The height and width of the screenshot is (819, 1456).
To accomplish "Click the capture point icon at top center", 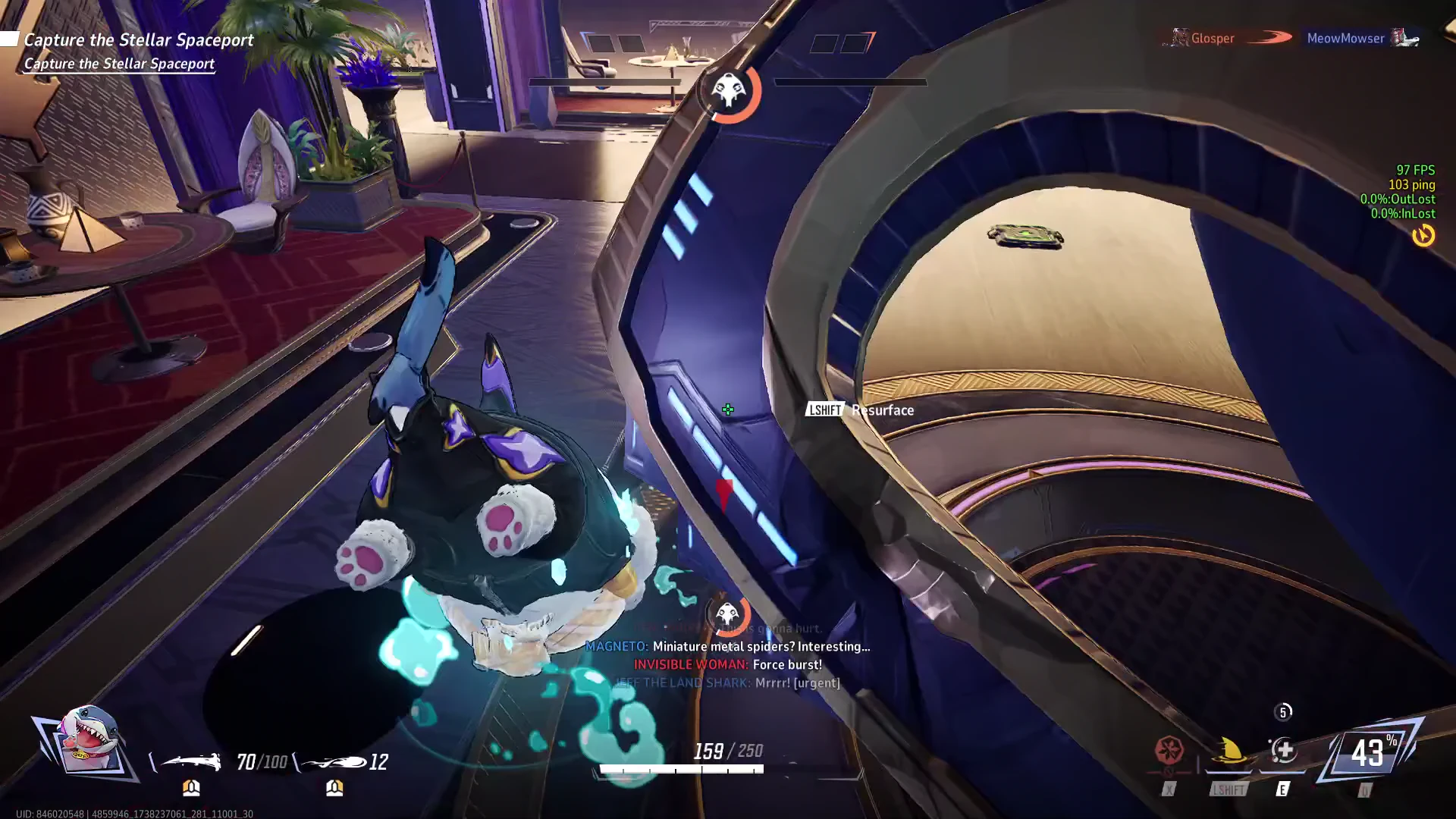I will point(729,91).
